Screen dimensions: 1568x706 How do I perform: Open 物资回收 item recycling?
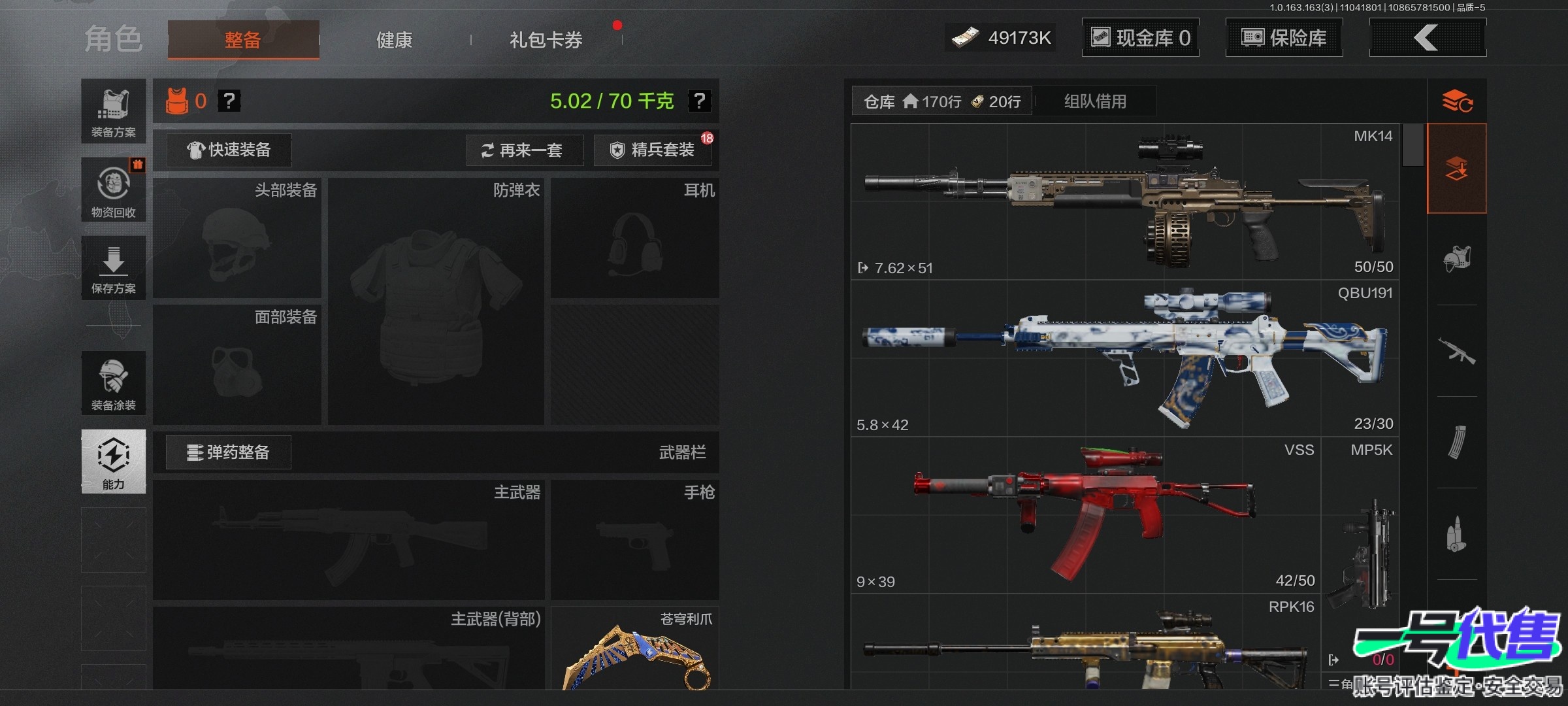point(114,190)
